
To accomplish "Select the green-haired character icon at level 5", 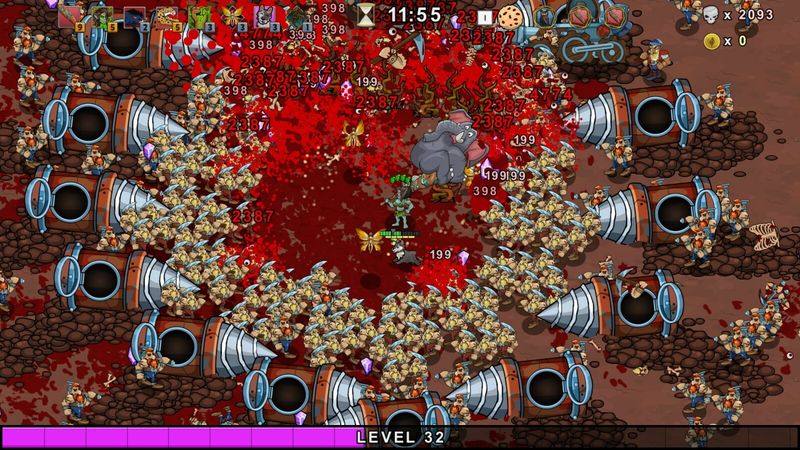I will tap(101, 14).
